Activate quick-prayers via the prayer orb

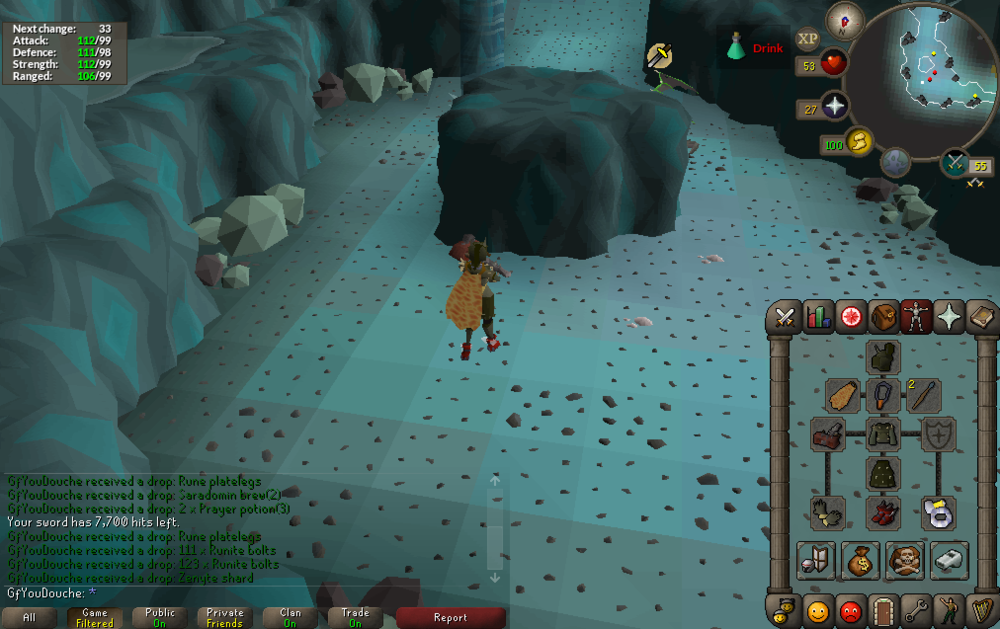(834, 107)
